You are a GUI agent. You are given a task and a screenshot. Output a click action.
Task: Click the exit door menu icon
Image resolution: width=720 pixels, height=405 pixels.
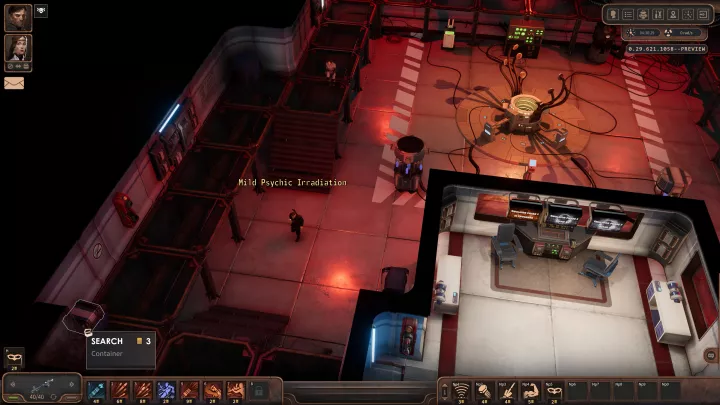[702, 15]
